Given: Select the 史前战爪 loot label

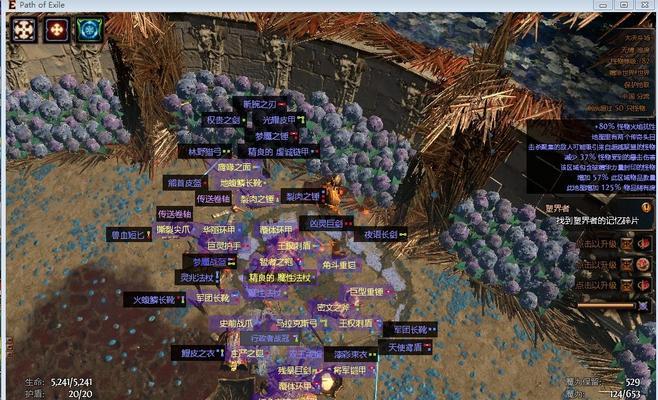Looking at the screenshot, I should tap(236, 324).
